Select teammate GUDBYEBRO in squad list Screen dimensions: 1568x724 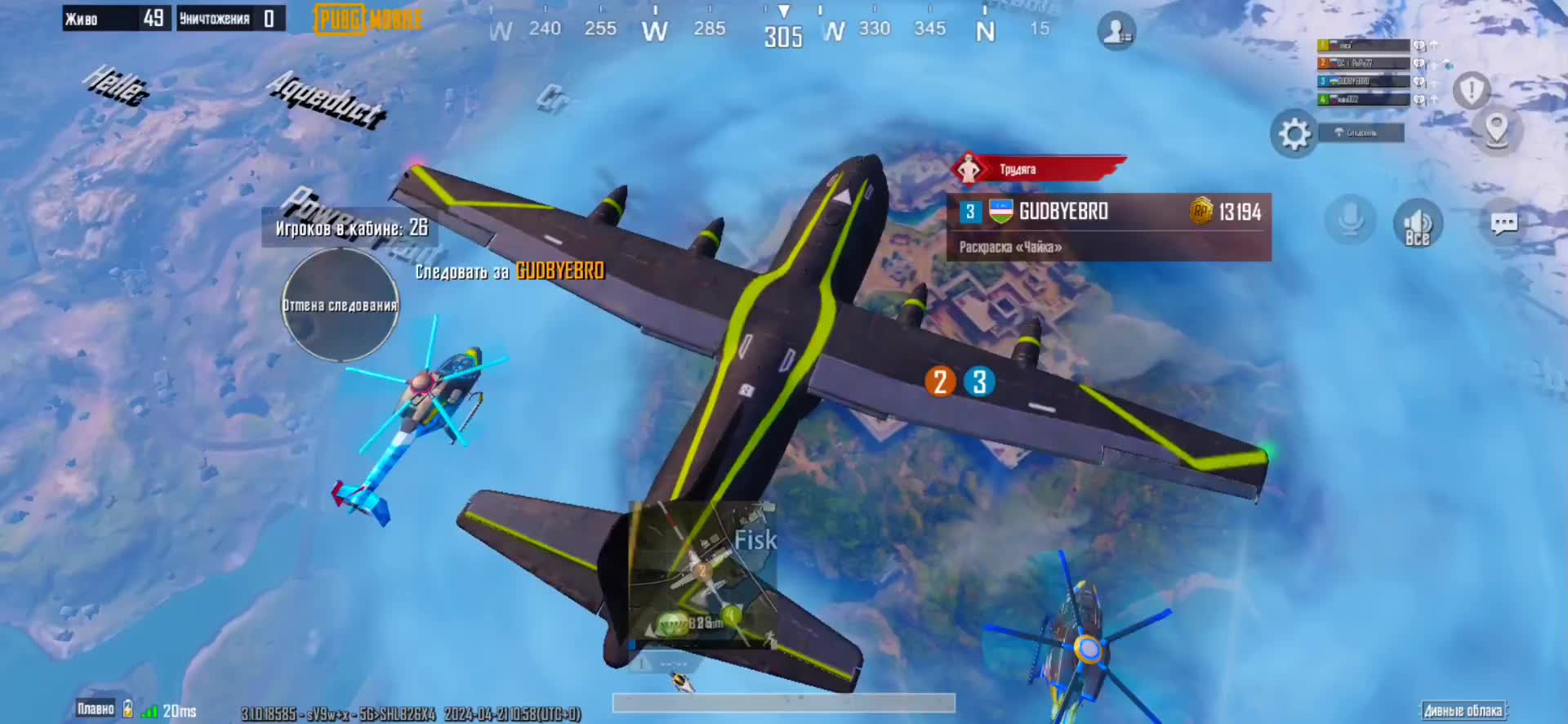tap(1363, 81)
